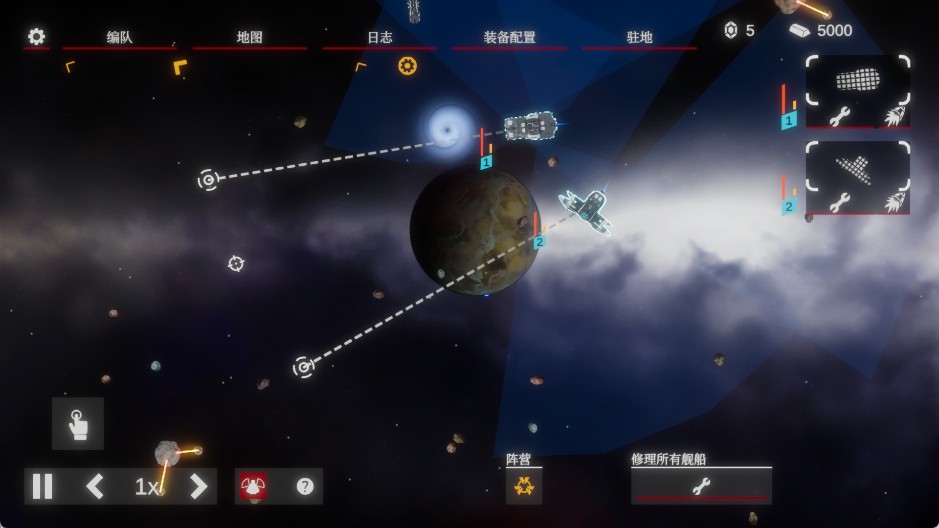Switch to the 编队 tab
The width and height of the screenshot is (939, 528).
120,38
